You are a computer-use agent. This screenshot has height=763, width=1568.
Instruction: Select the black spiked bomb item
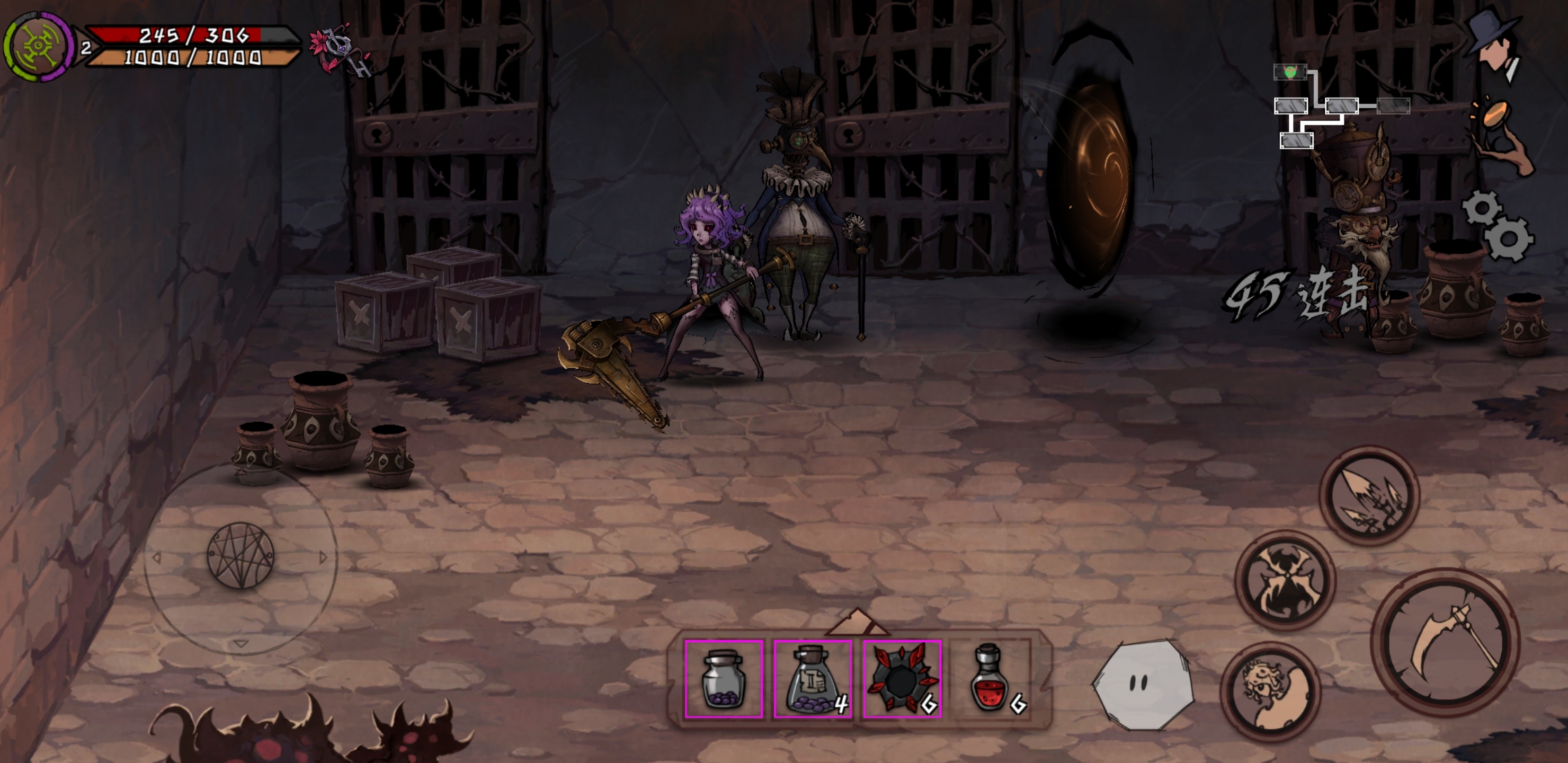click(902, 678)
